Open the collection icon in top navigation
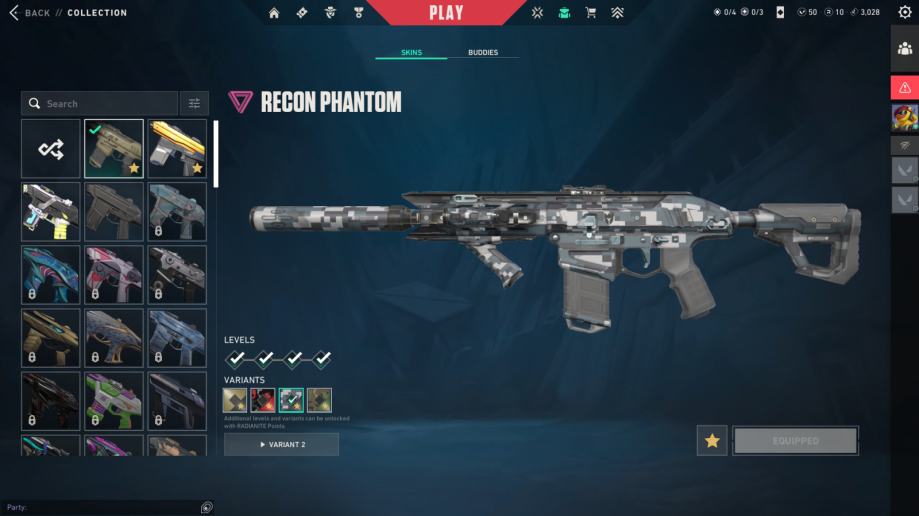This screenshot has height=516, width=919. pos(564,13)
